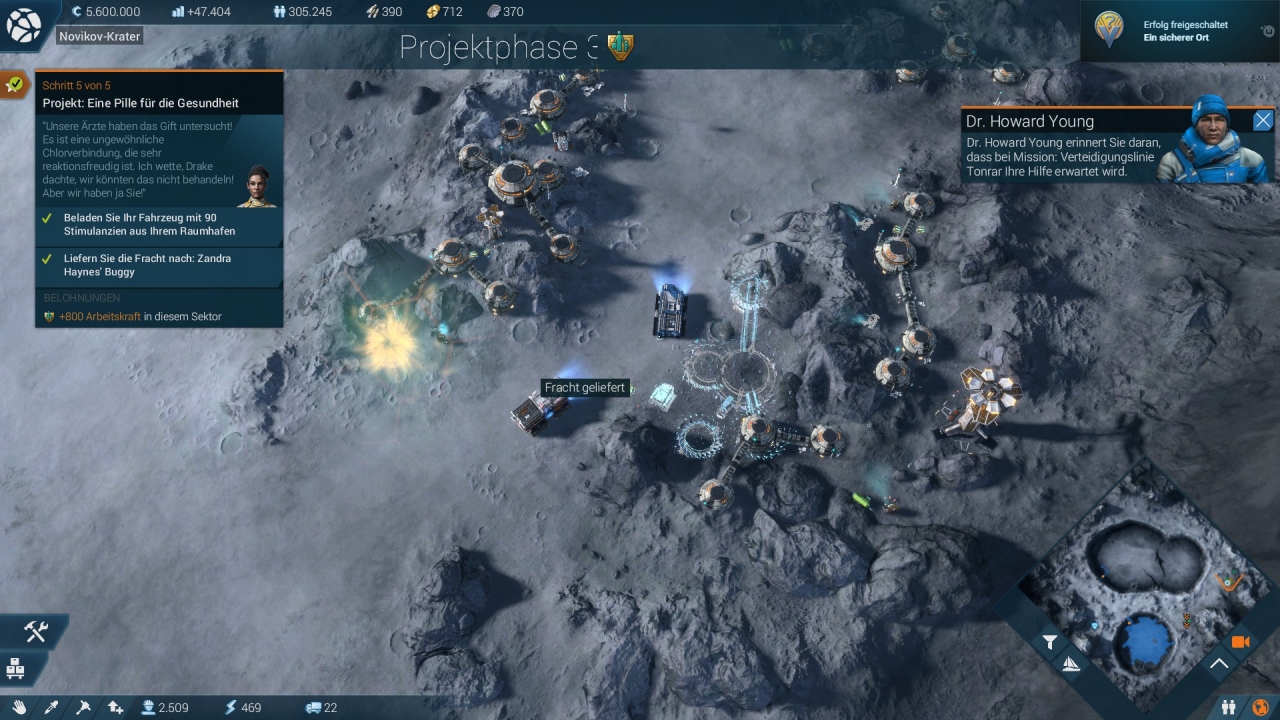This screenshot has width=1280, height=720.
Task: Activate the upgrade arrow tool
Action: pyautogui.click(x=116, y=707)
